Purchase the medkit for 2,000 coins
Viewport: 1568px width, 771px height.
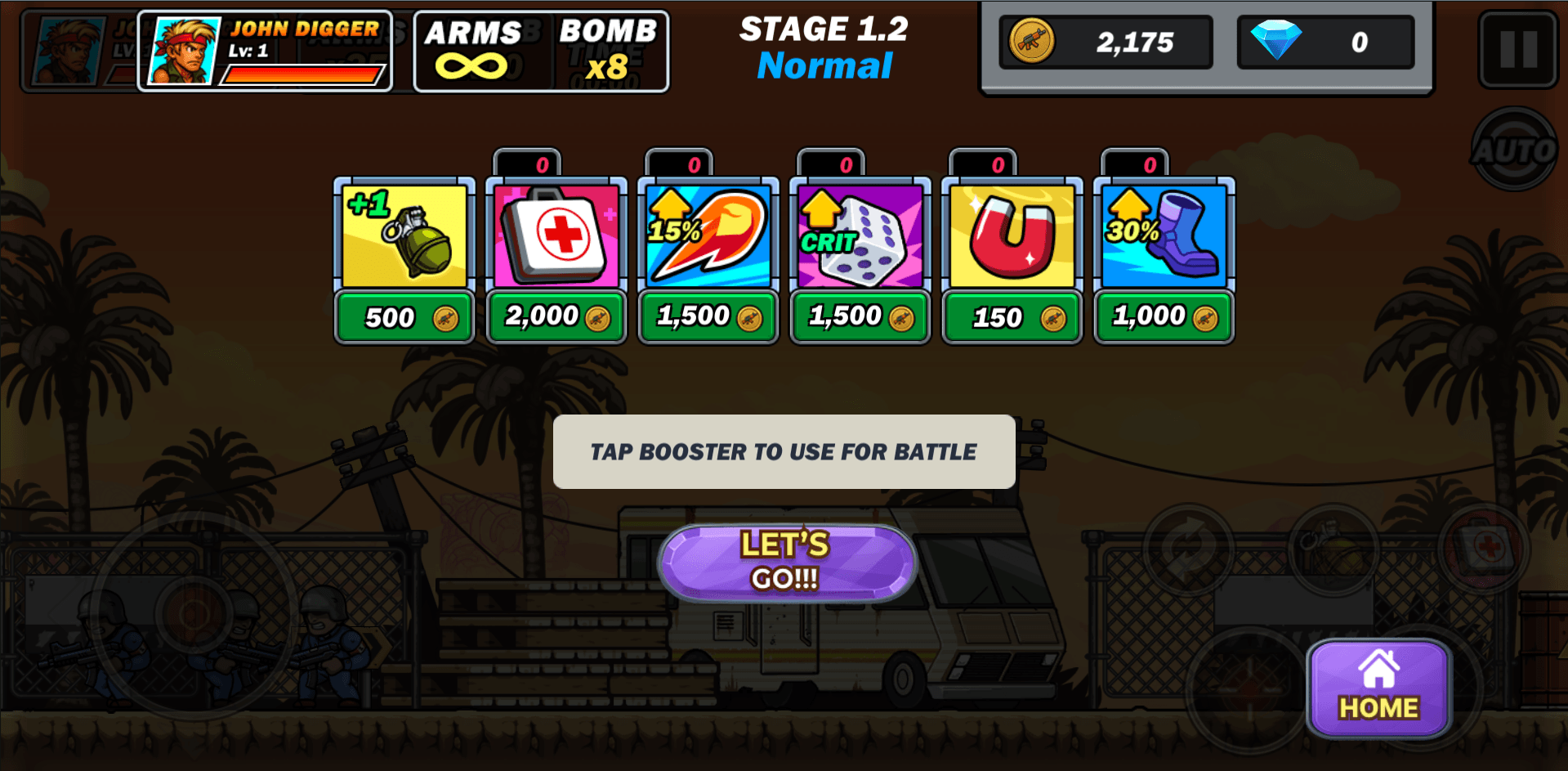coord(556,316)
